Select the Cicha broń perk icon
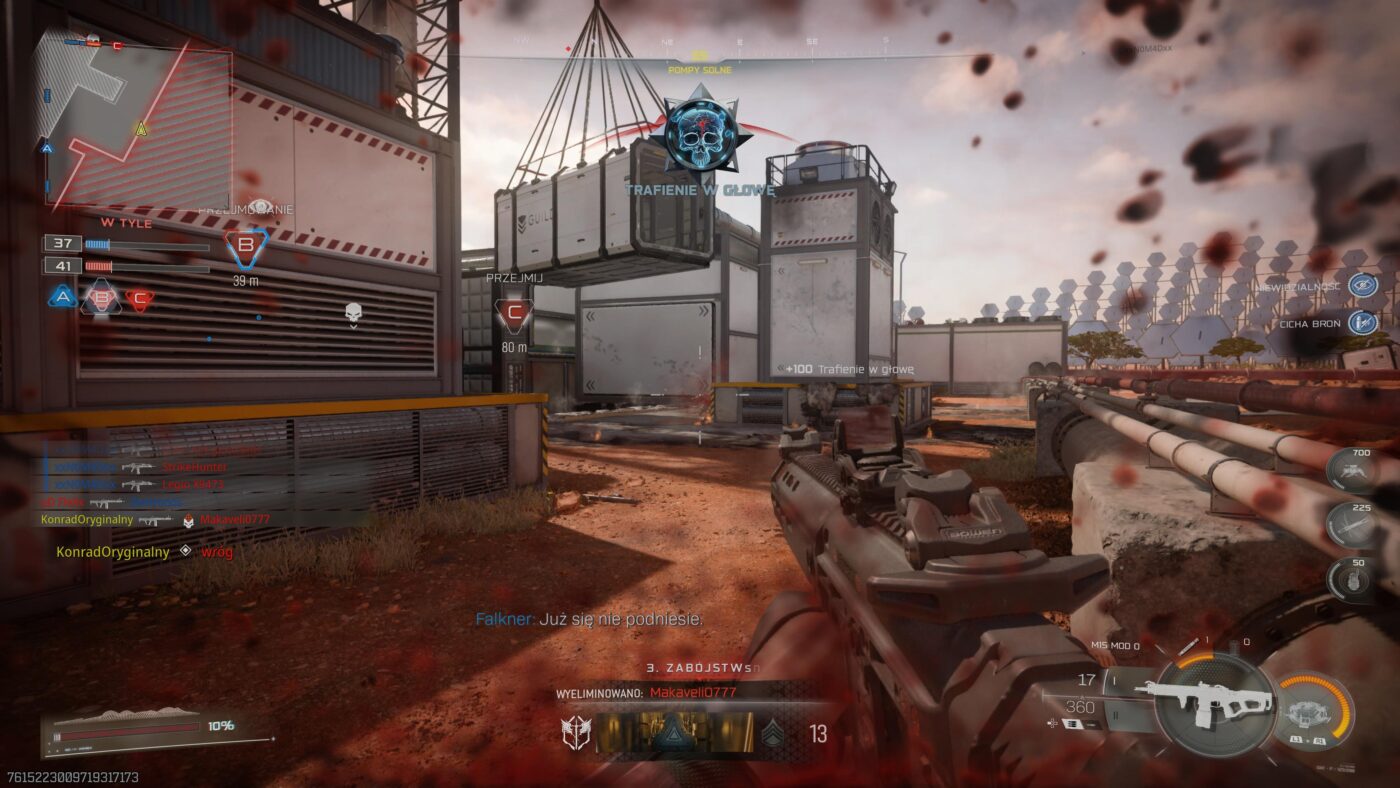The width and height of the screenshot is (1400, 788). [1362, 323]
